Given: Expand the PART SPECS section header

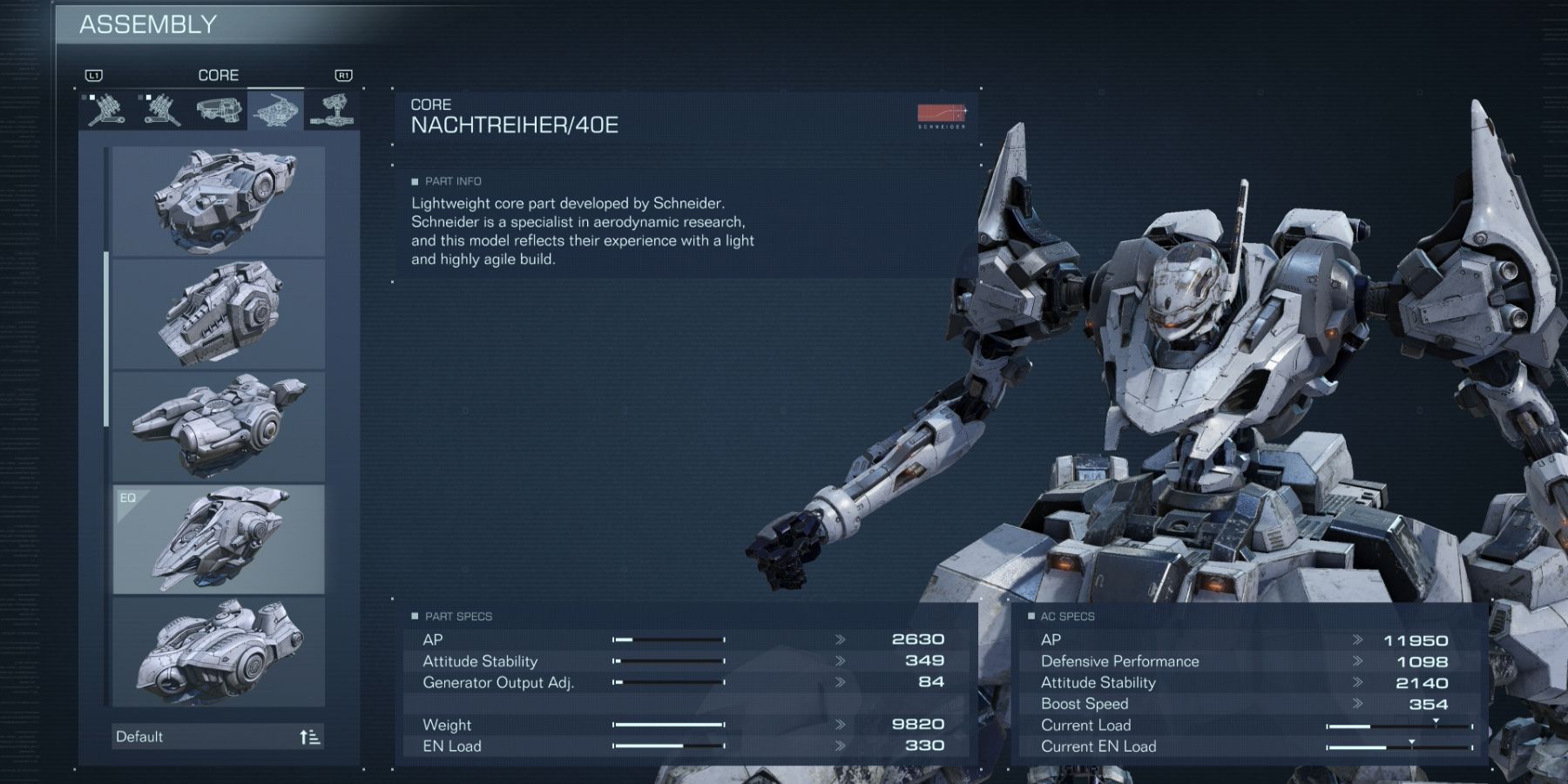Looking at the screenshot, I should 453,616.
